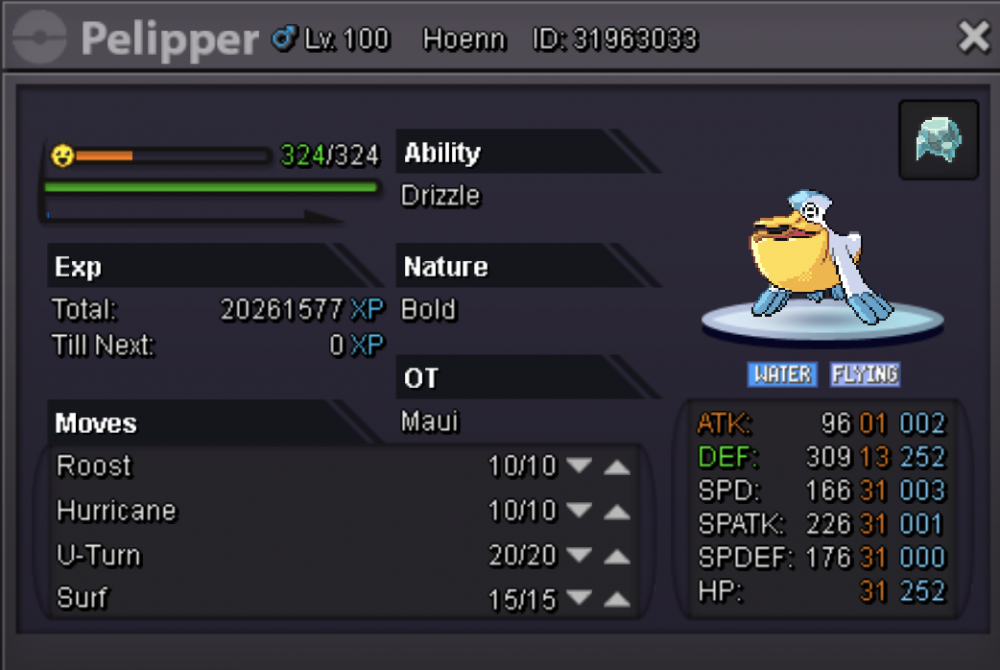Select the held item slot icon

coord(938,140)
